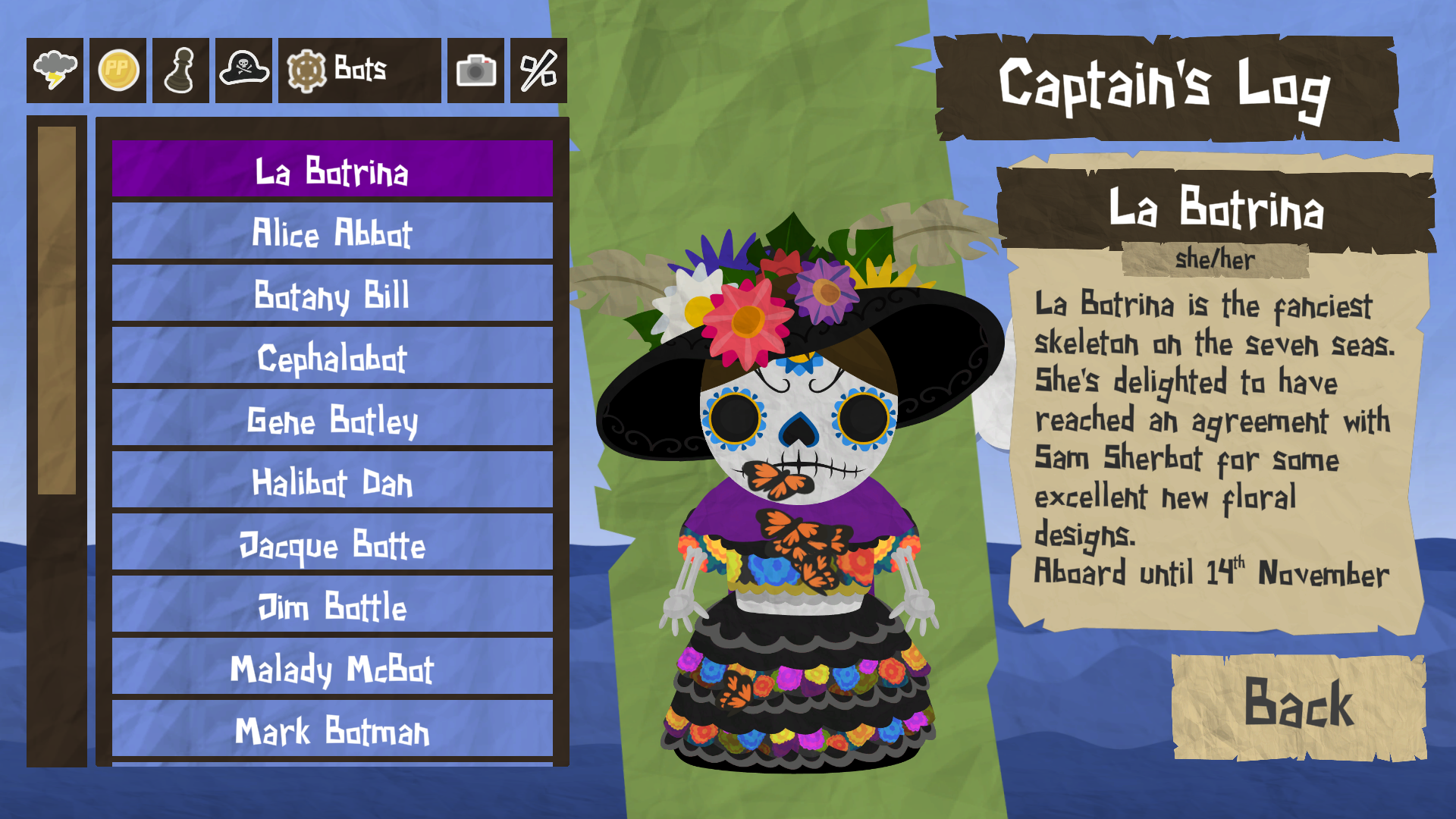The image size is (1456, 819).
Task: Show Gene Botley's log entry
Action: (332, 419)
